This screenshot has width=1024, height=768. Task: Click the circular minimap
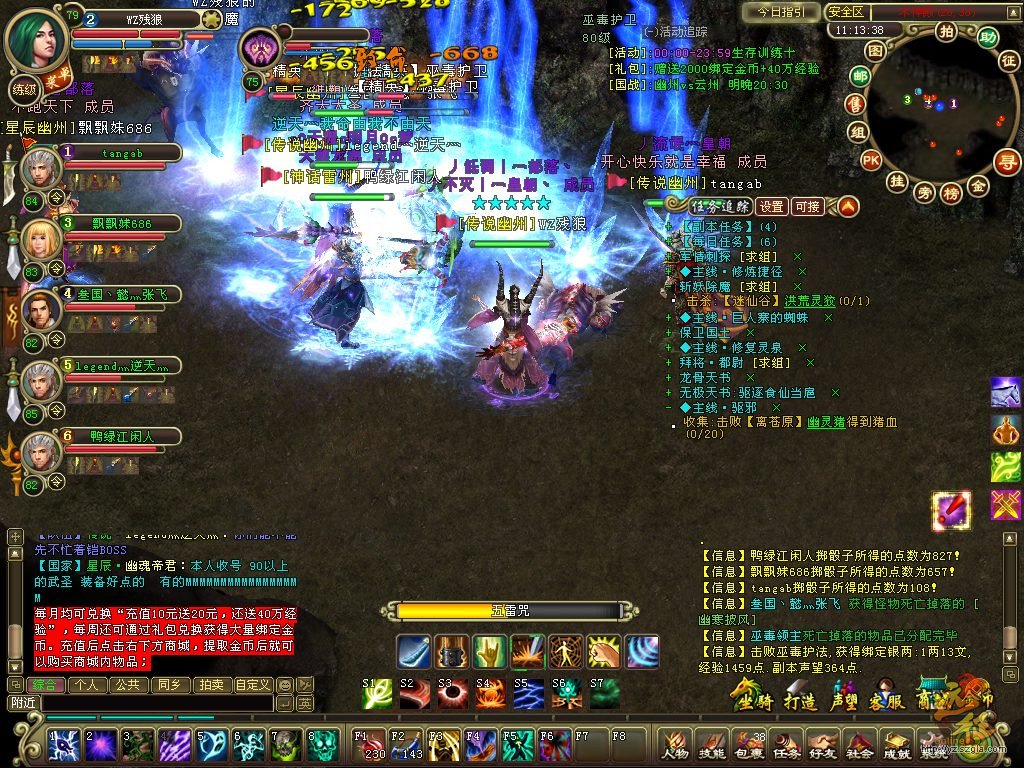935,108
